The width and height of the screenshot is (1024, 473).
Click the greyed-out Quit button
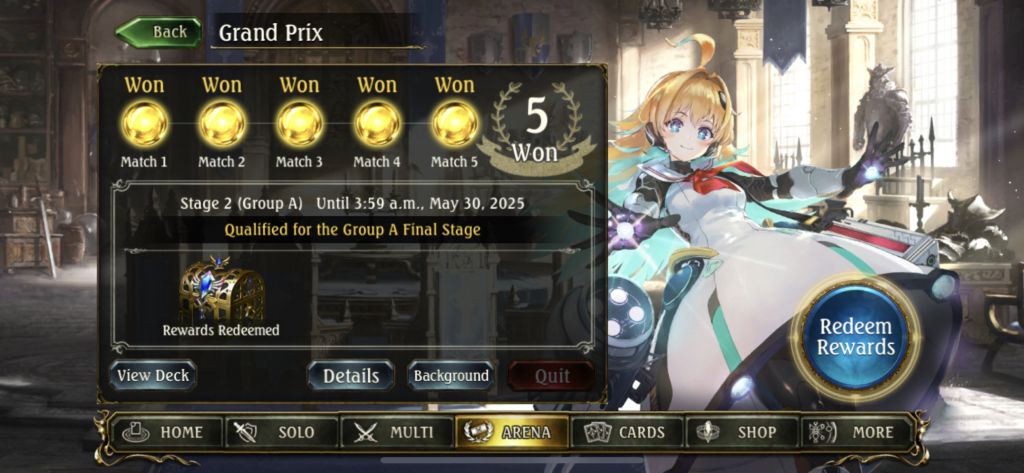551,376
